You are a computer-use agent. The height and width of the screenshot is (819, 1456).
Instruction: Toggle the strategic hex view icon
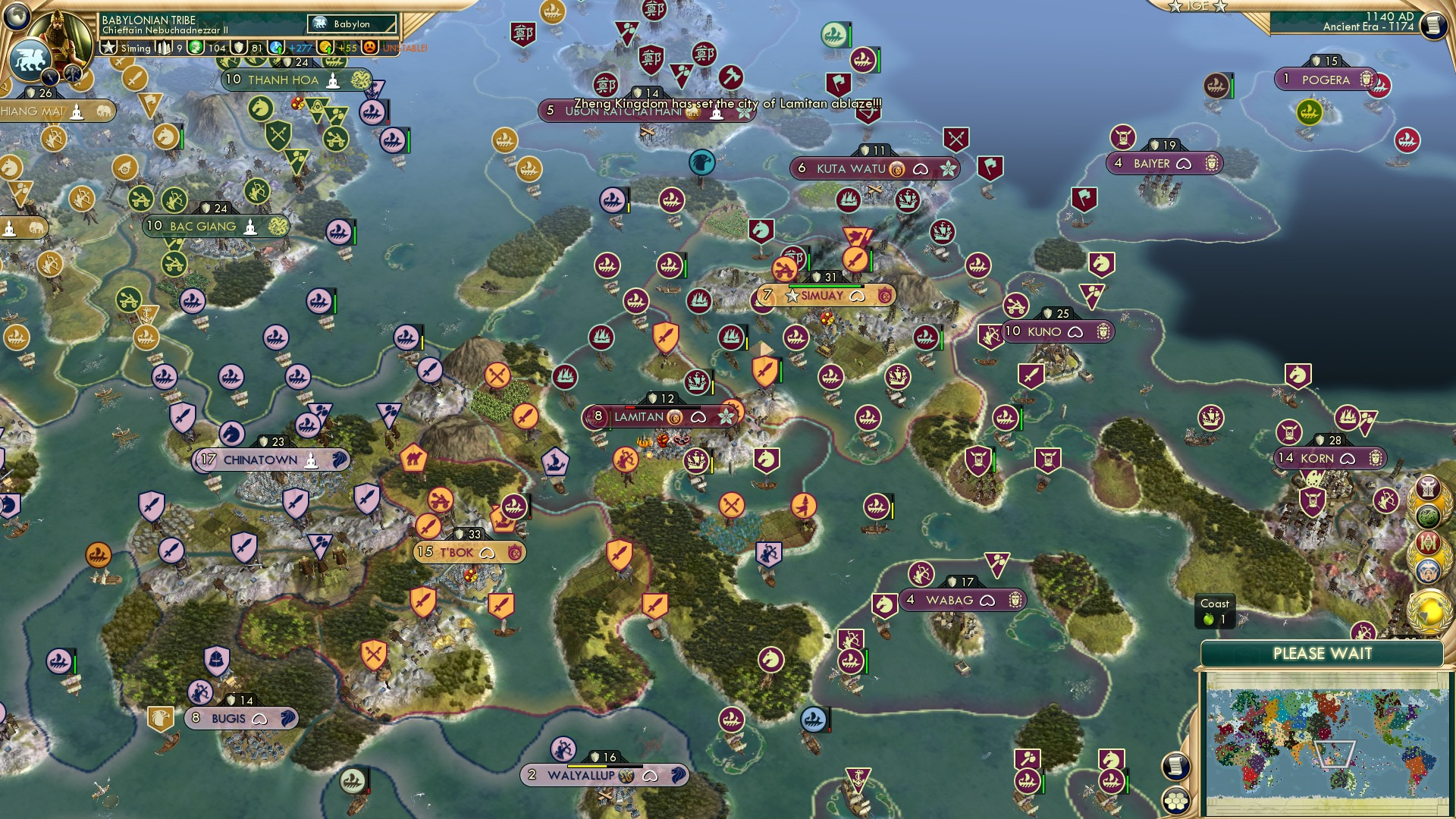tap(1175, 802)
